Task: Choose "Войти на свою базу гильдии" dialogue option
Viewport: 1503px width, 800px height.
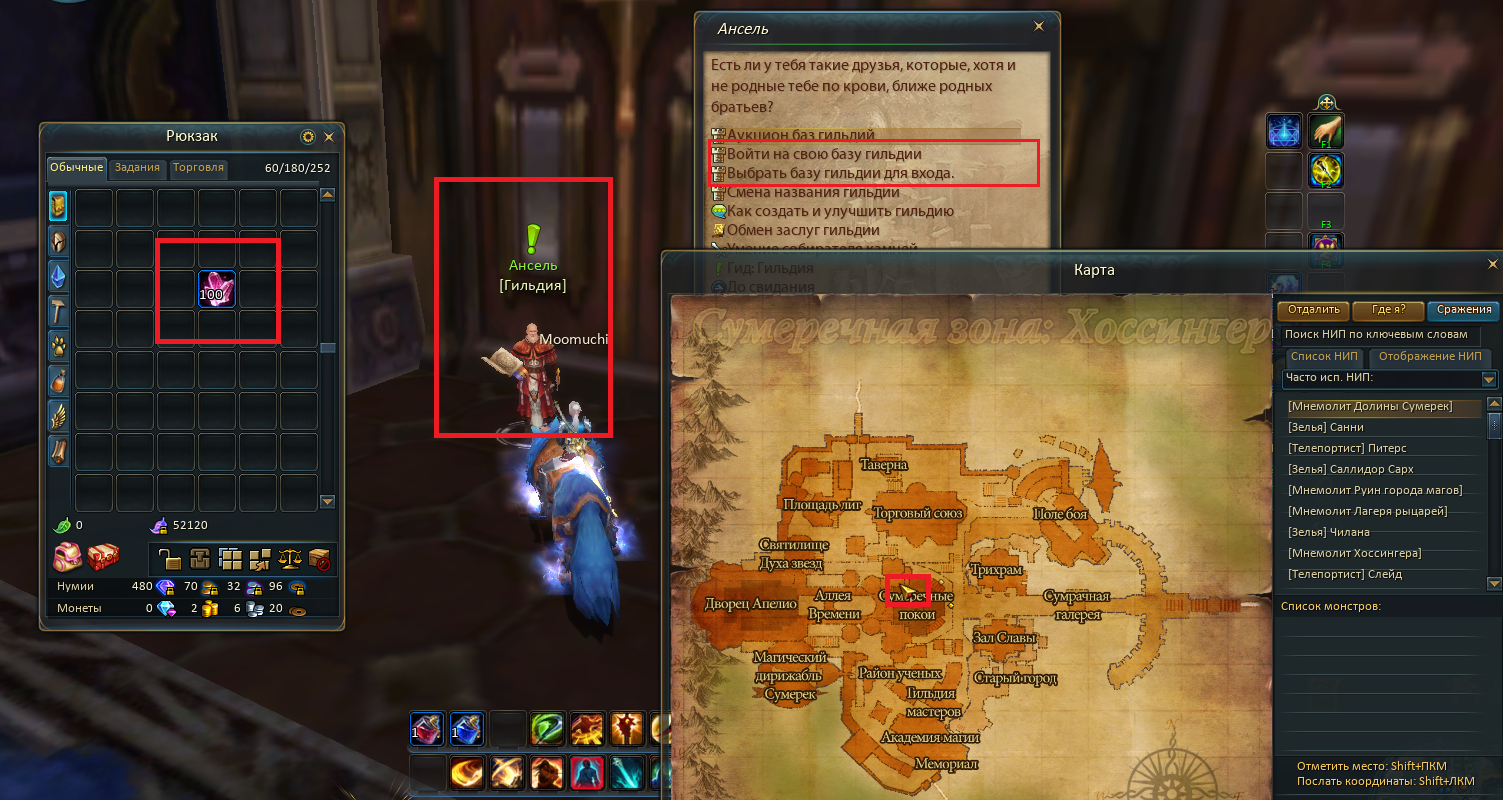Action: click(x=823, y=155)
